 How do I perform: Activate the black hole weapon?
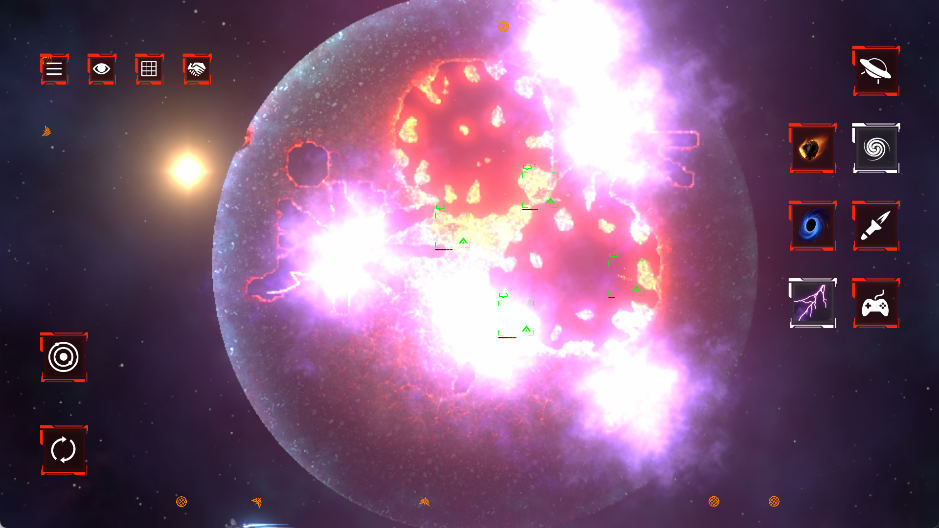pyautogui.click(x=812, y=226)
